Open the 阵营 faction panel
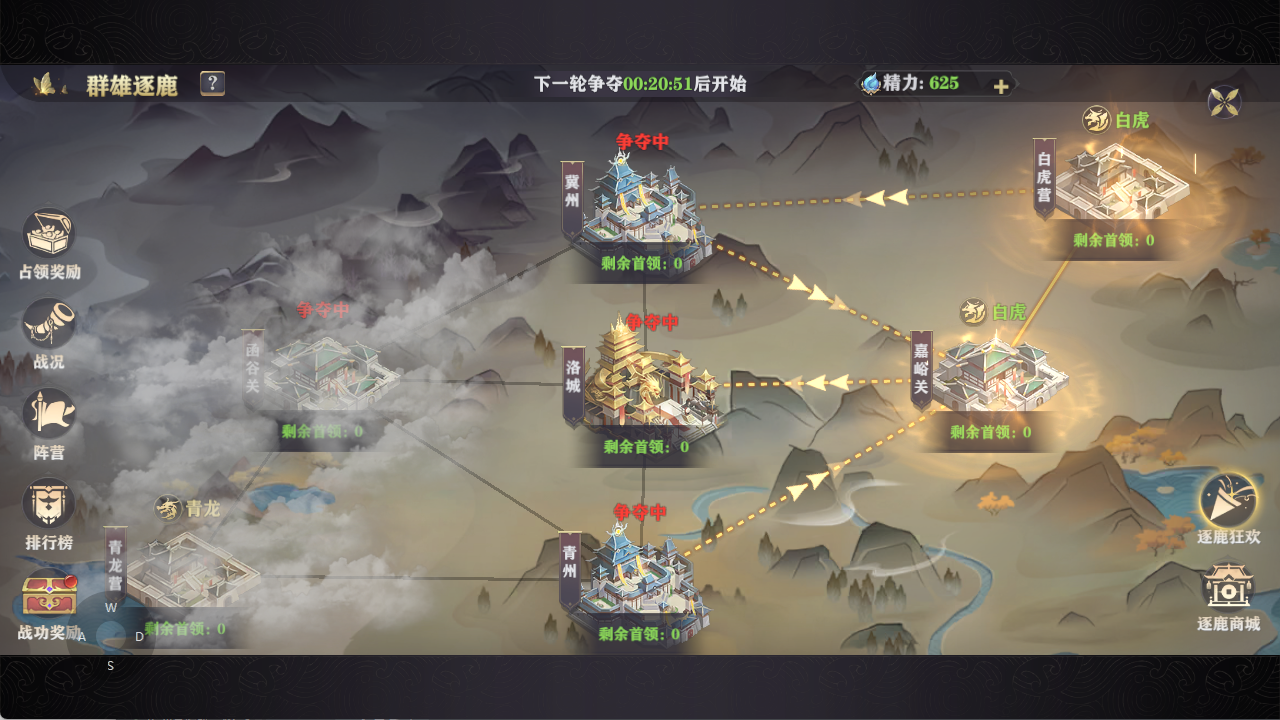 [48, 413]
